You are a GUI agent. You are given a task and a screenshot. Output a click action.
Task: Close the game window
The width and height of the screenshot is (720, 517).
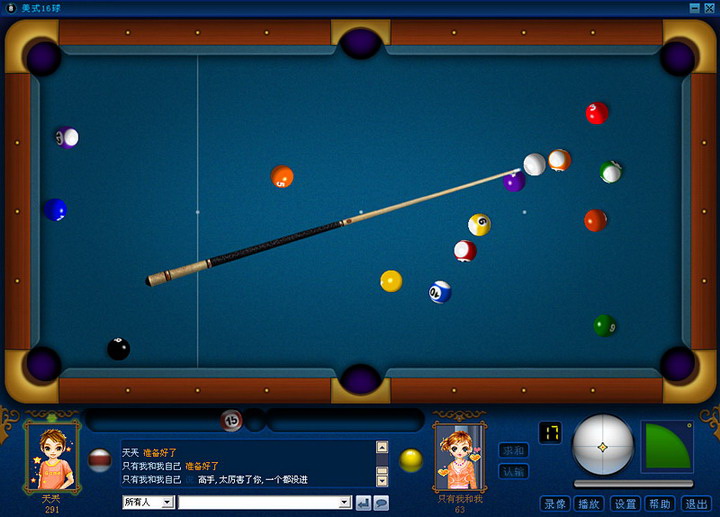tap(709, 8)
